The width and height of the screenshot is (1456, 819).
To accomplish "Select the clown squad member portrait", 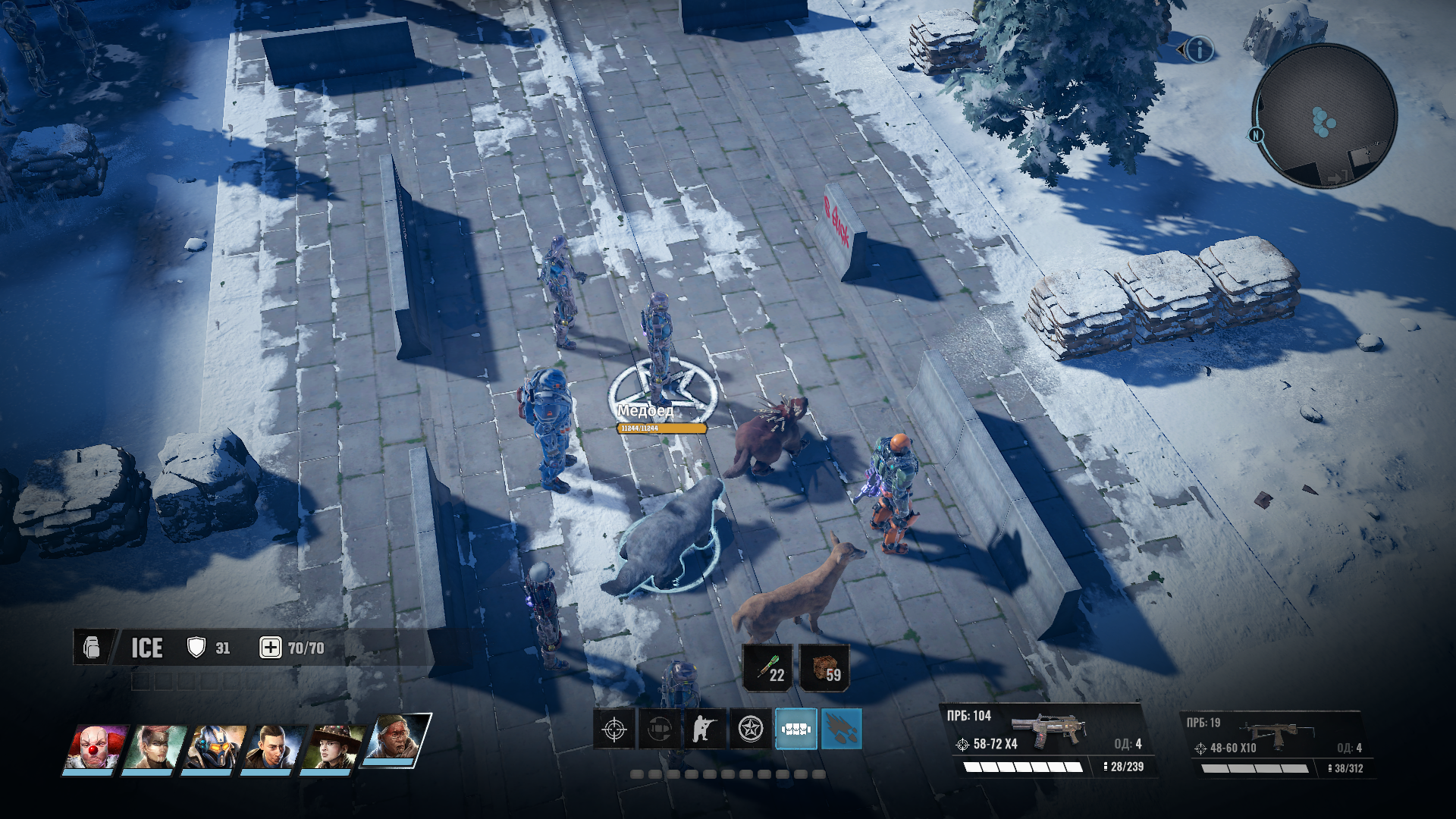I will pos(95,746).
